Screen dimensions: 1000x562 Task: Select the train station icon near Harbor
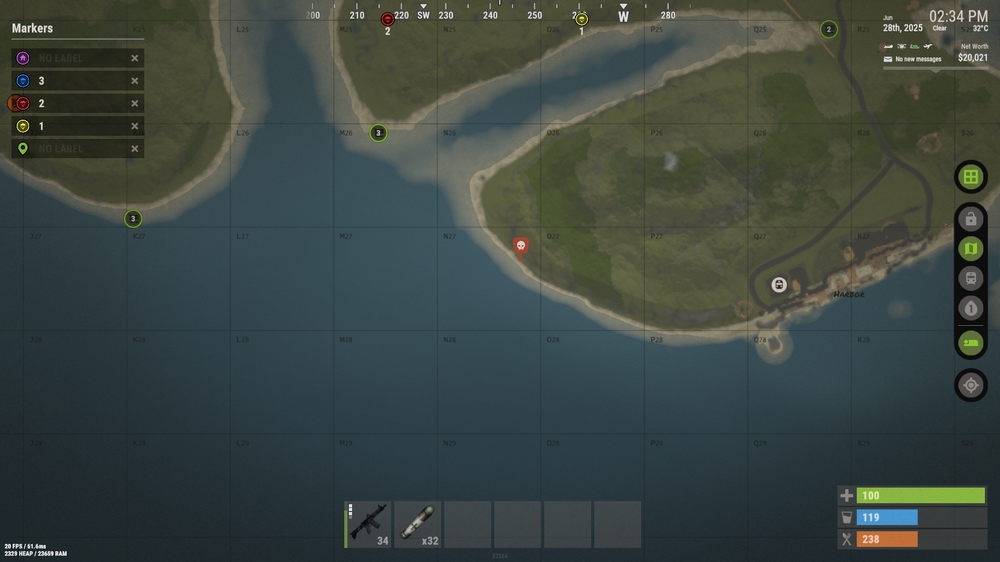779,285
